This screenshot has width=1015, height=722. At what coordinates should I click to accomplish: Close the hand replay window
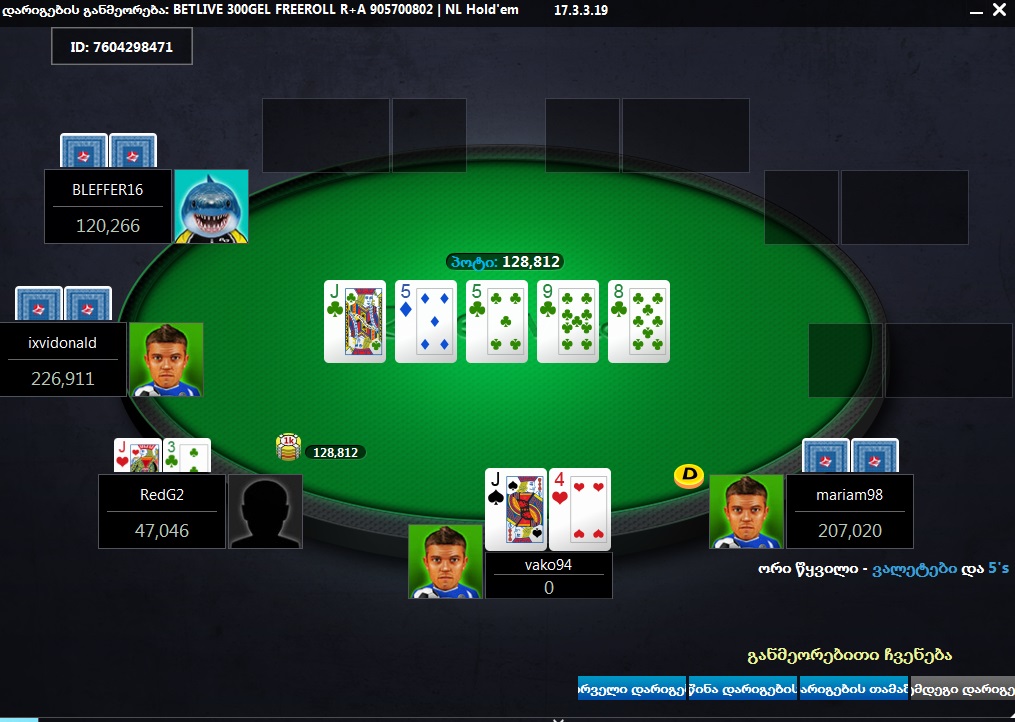coord(999,11)
